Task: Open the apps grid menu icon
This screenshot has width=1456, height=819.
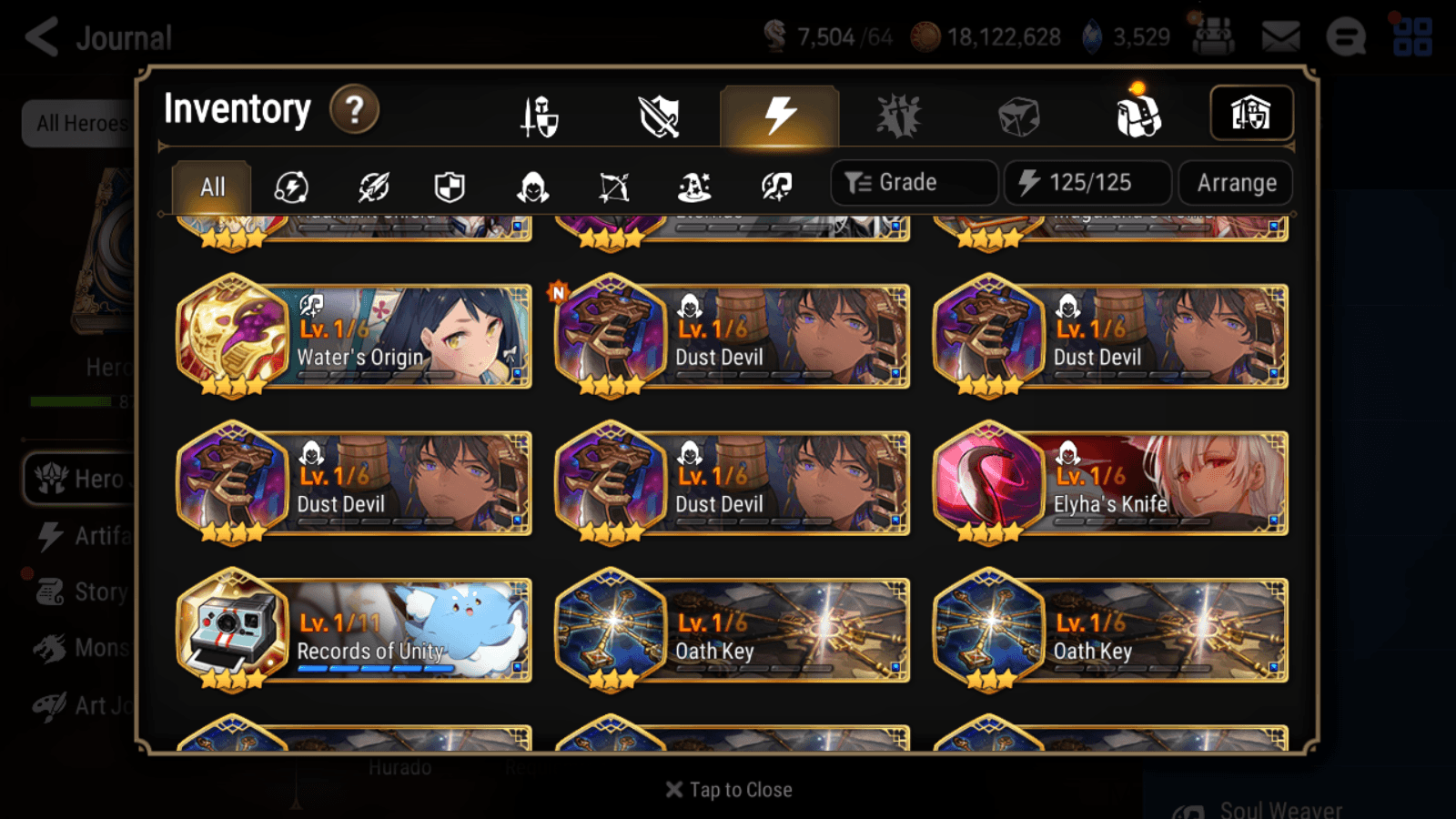Action: pyautogui.click(x=1414, y=36)
